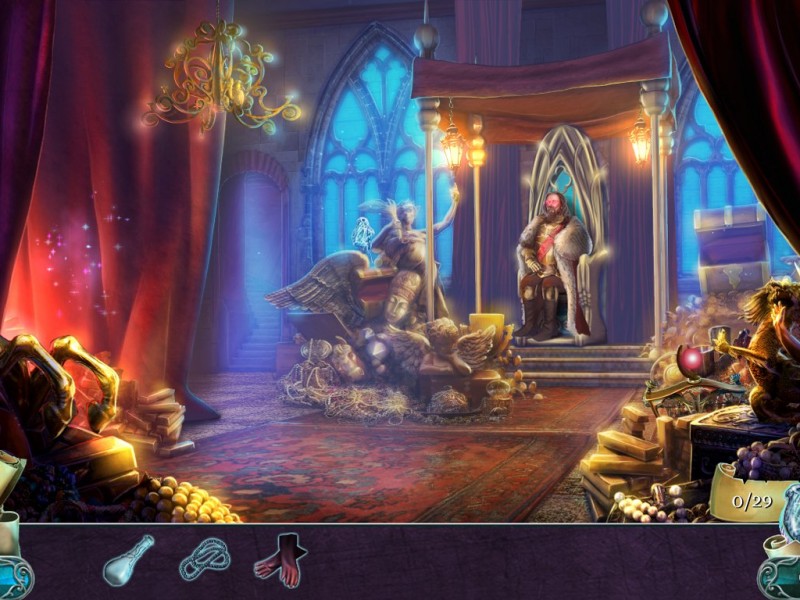Pick the coiled rope inventory item

coord(204,560)
